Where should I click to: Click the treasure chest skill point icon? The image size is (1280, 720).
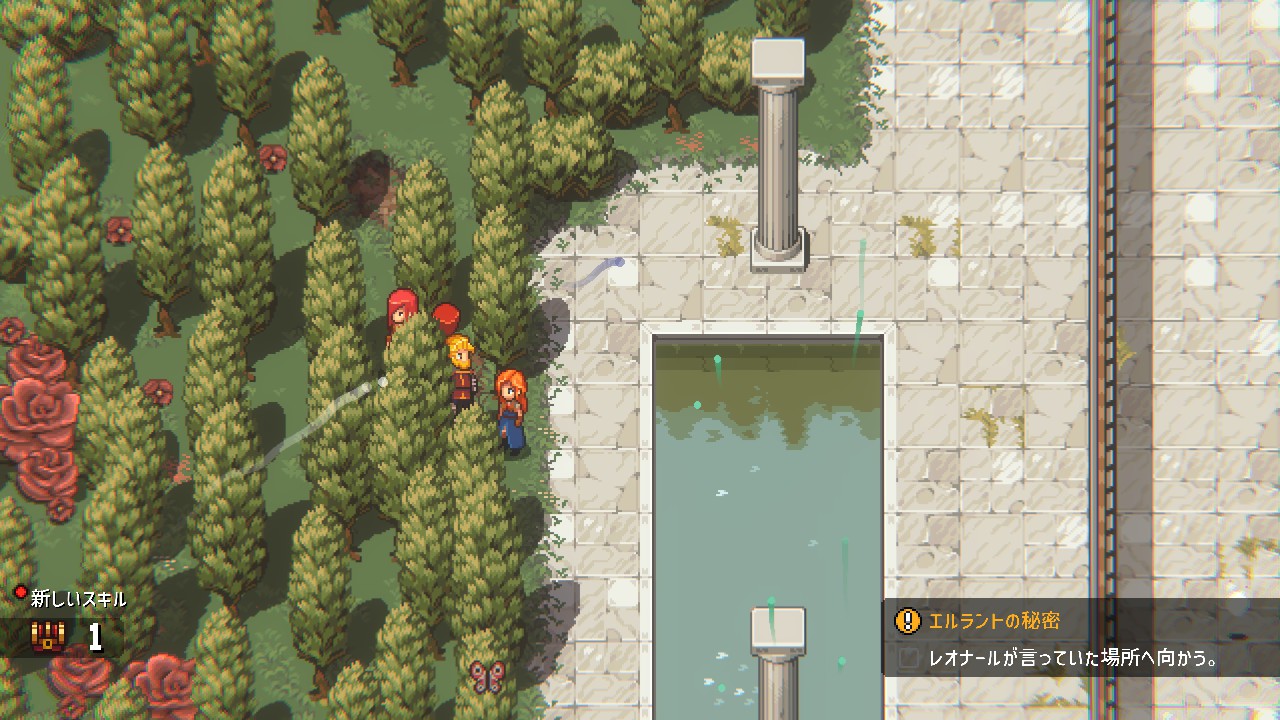[47, 637]
